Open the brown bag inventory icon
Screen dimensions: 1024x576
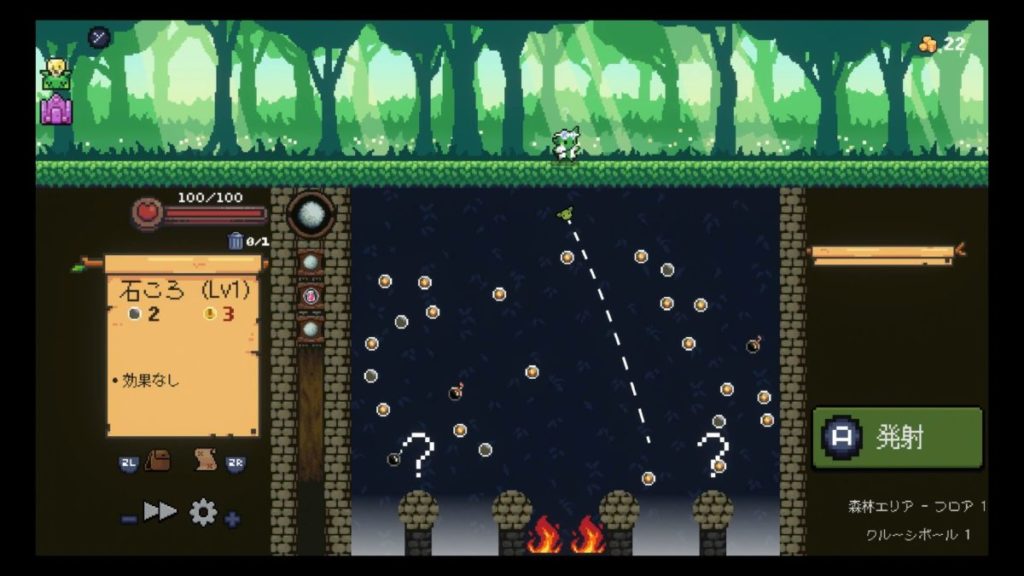coord(158,461)
